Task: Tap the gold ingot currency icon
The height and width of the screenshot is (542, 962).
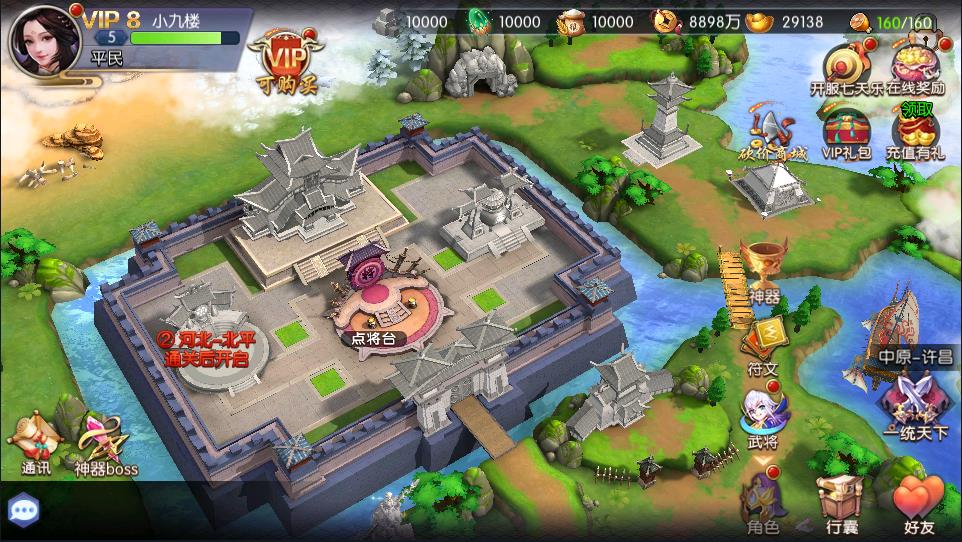Action: pos(764,22)
